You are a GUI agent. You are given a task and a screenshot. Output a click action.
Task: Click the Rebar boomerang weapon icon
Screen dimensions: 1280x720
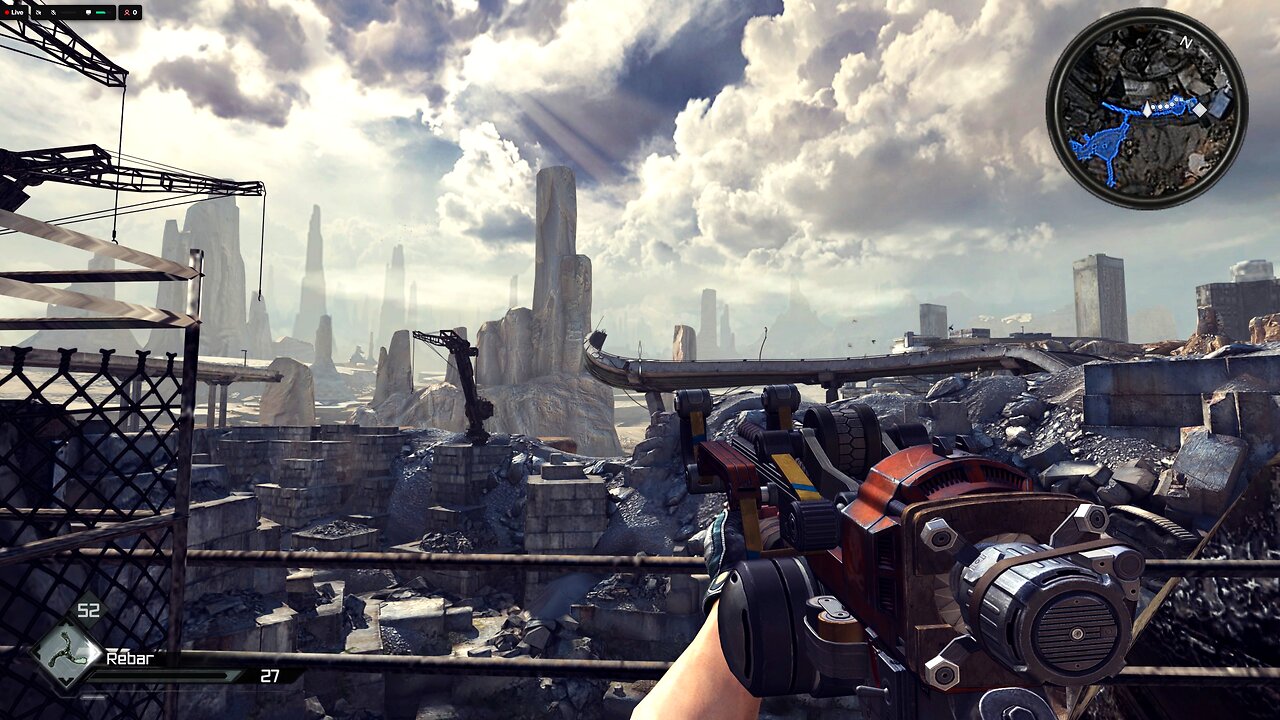pyautogui.click(x=66, y=655)
